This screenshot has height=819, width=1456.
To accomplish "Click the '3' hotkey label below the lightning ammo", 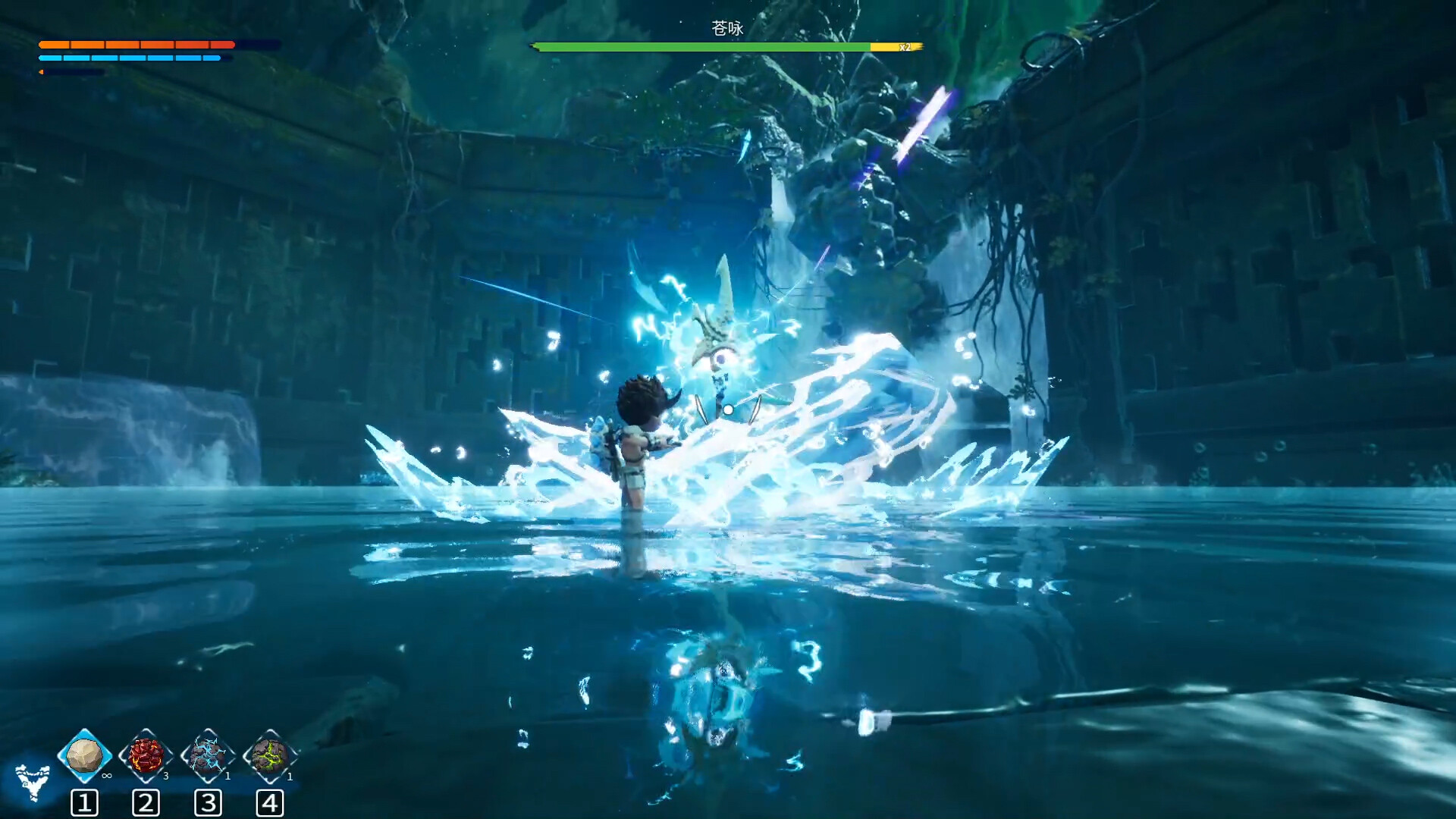I will 209,802.
